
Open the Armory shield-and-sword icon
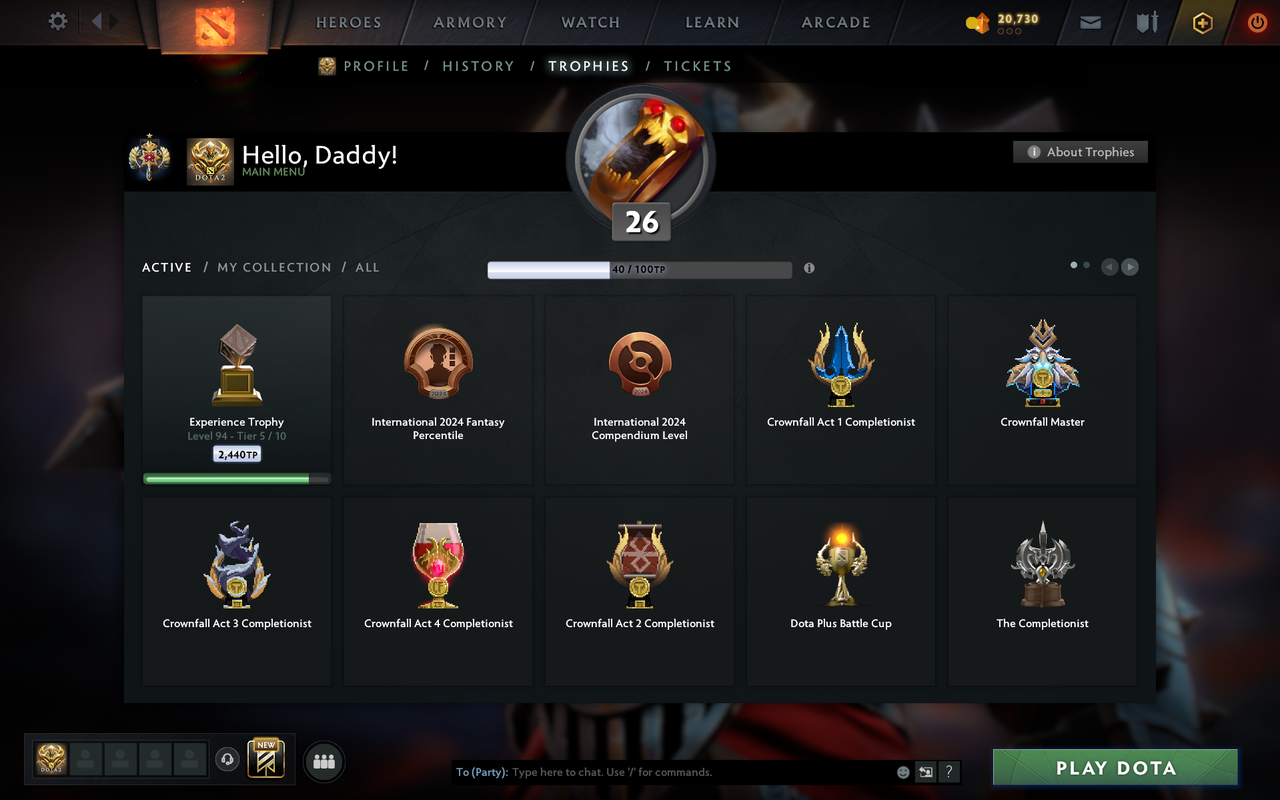pyautogui.click(x=1145, y=22)
